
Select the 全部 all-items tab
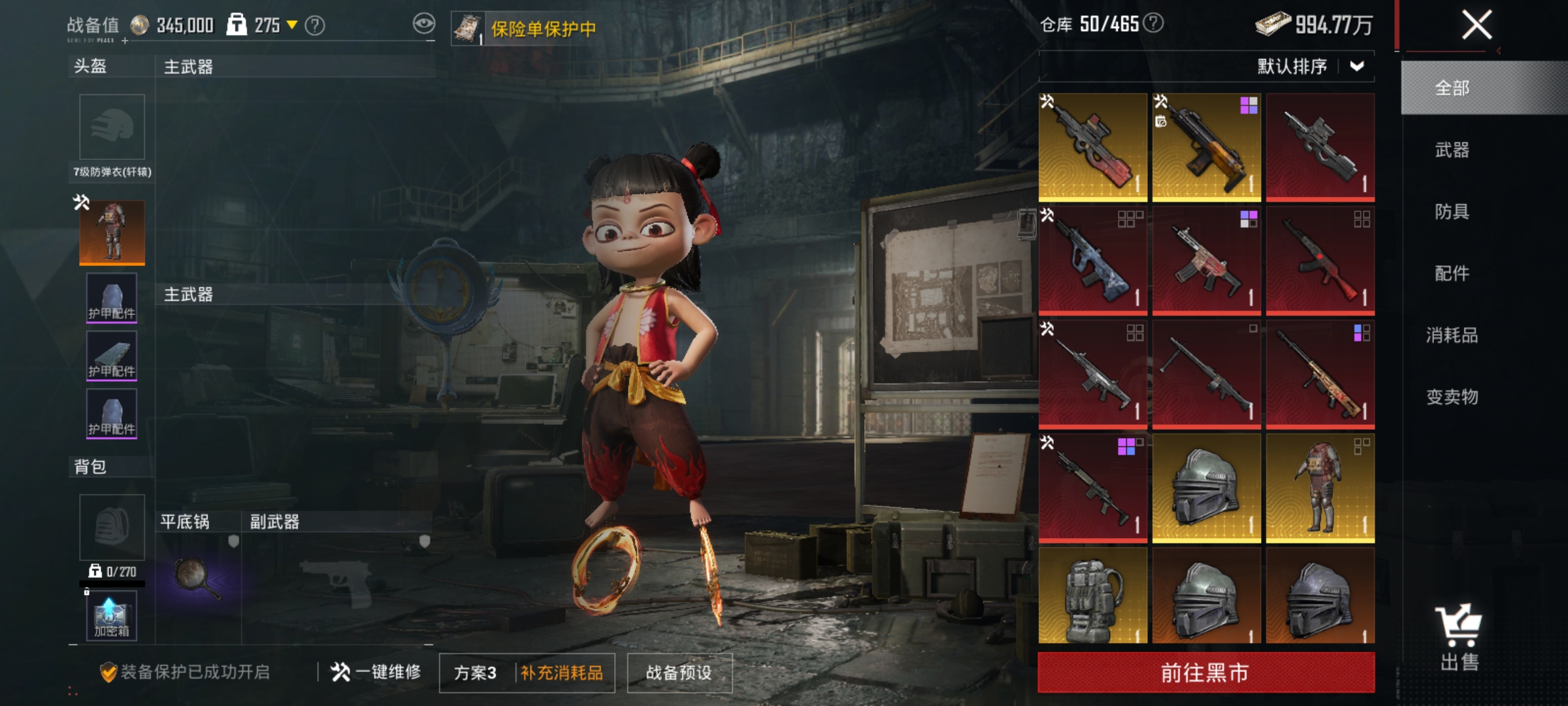click(x=1452, y=88)
